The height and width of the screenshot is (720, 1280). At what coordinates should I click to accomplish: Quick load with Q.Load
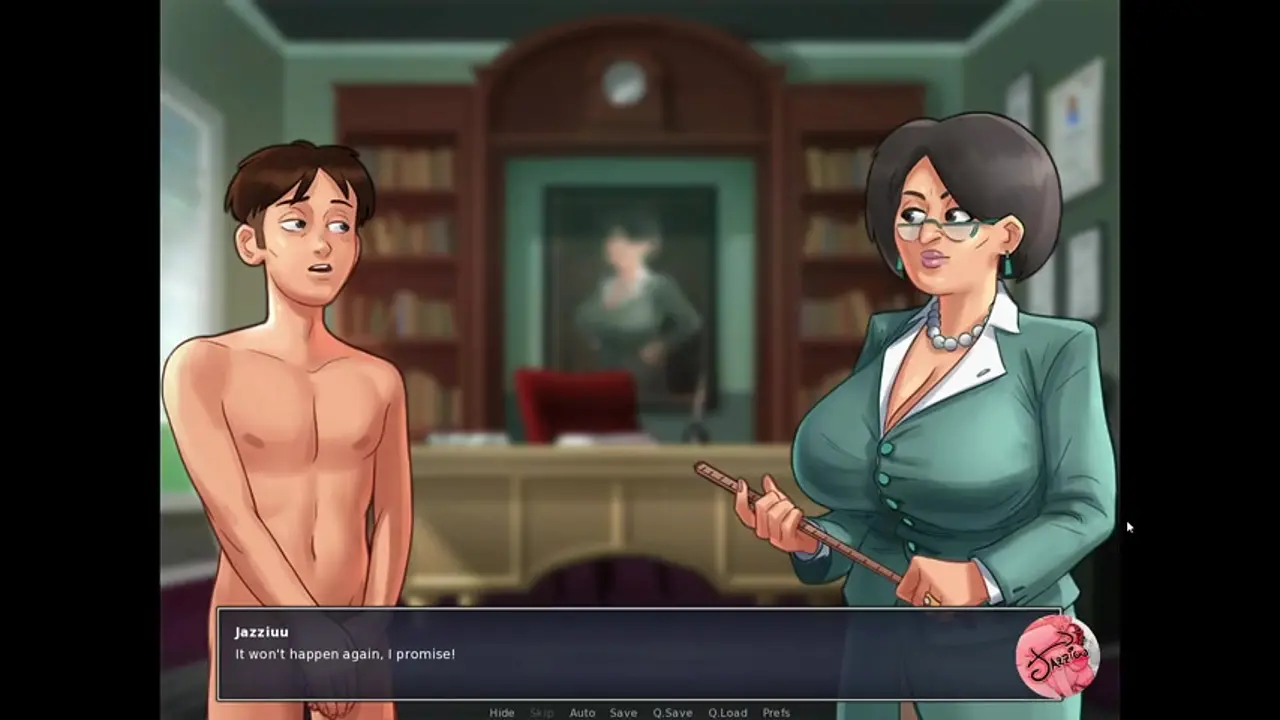[x=727, y=713]
